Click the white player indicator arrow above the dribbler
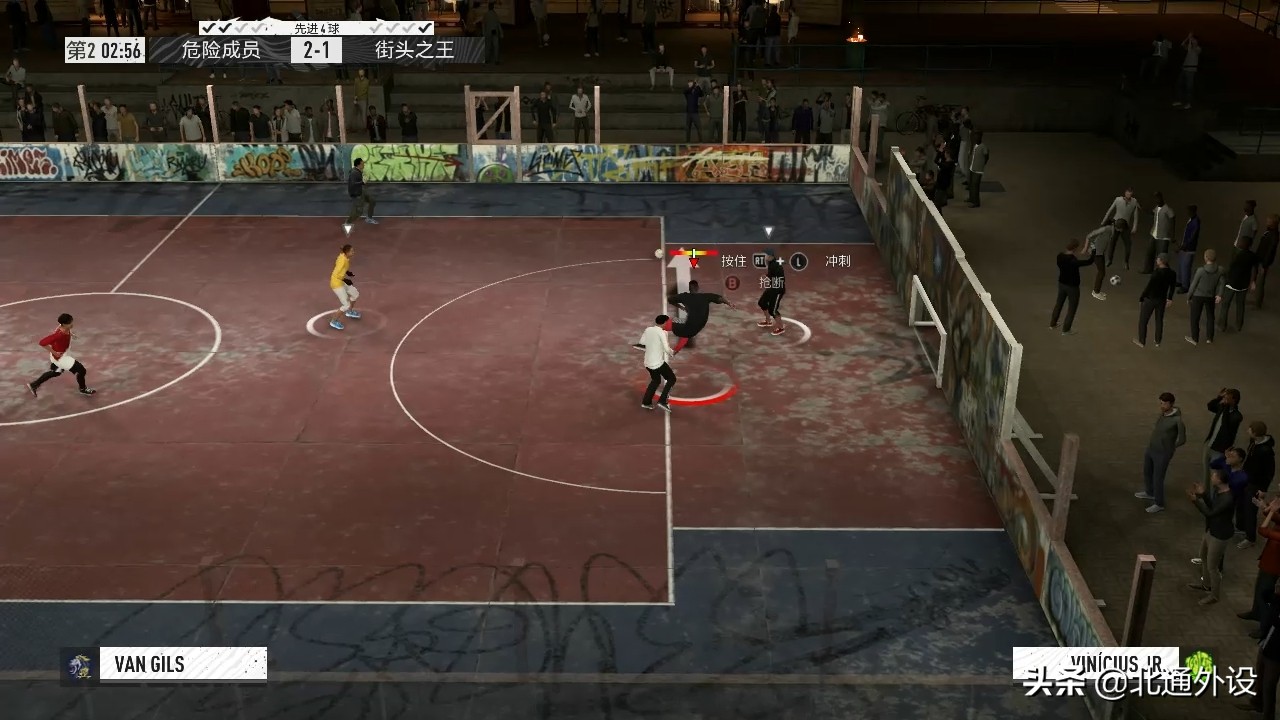The image size is (1280, 720). 678,273
